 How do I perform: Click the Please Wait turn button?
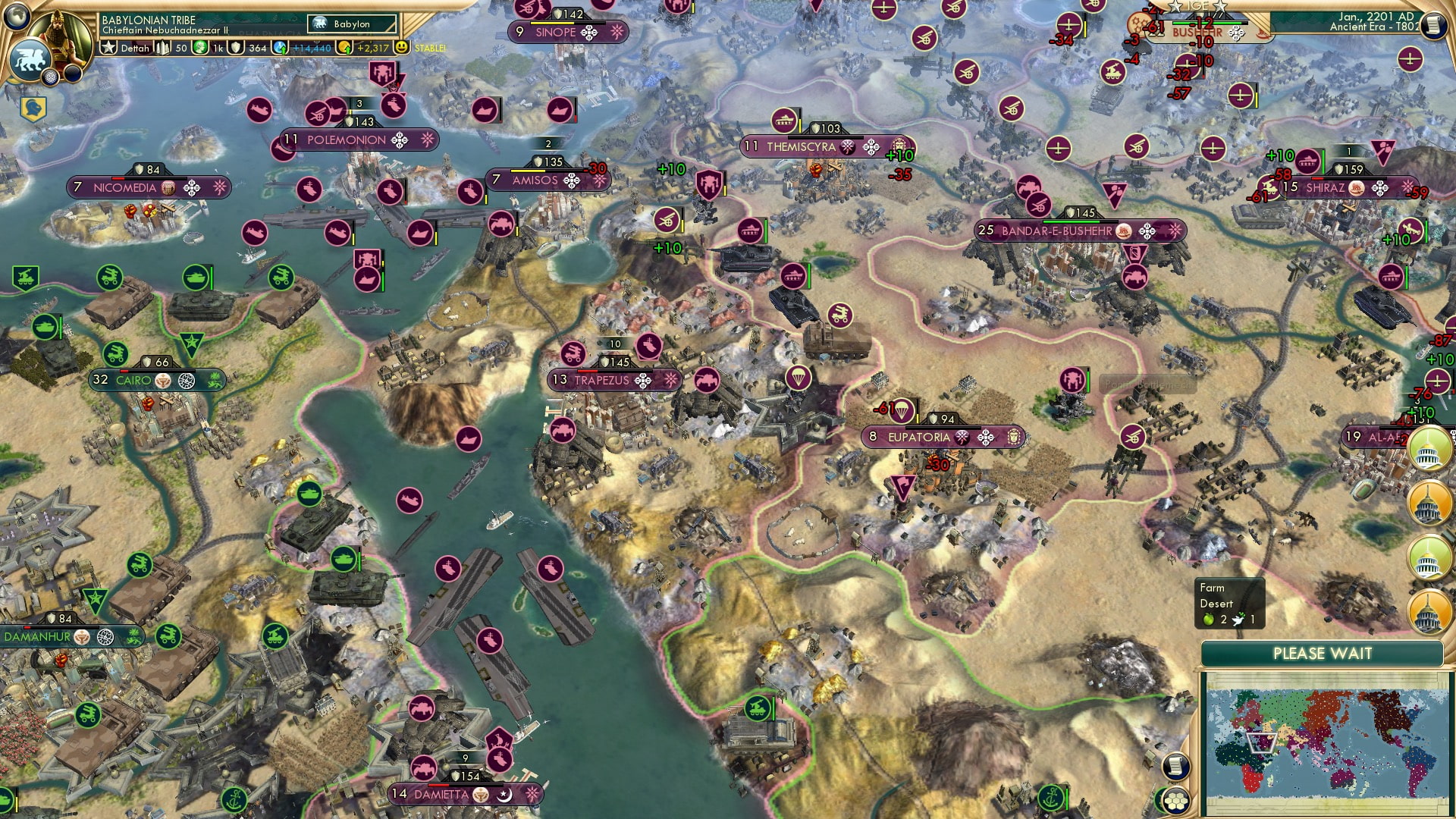pos(1322,654)
